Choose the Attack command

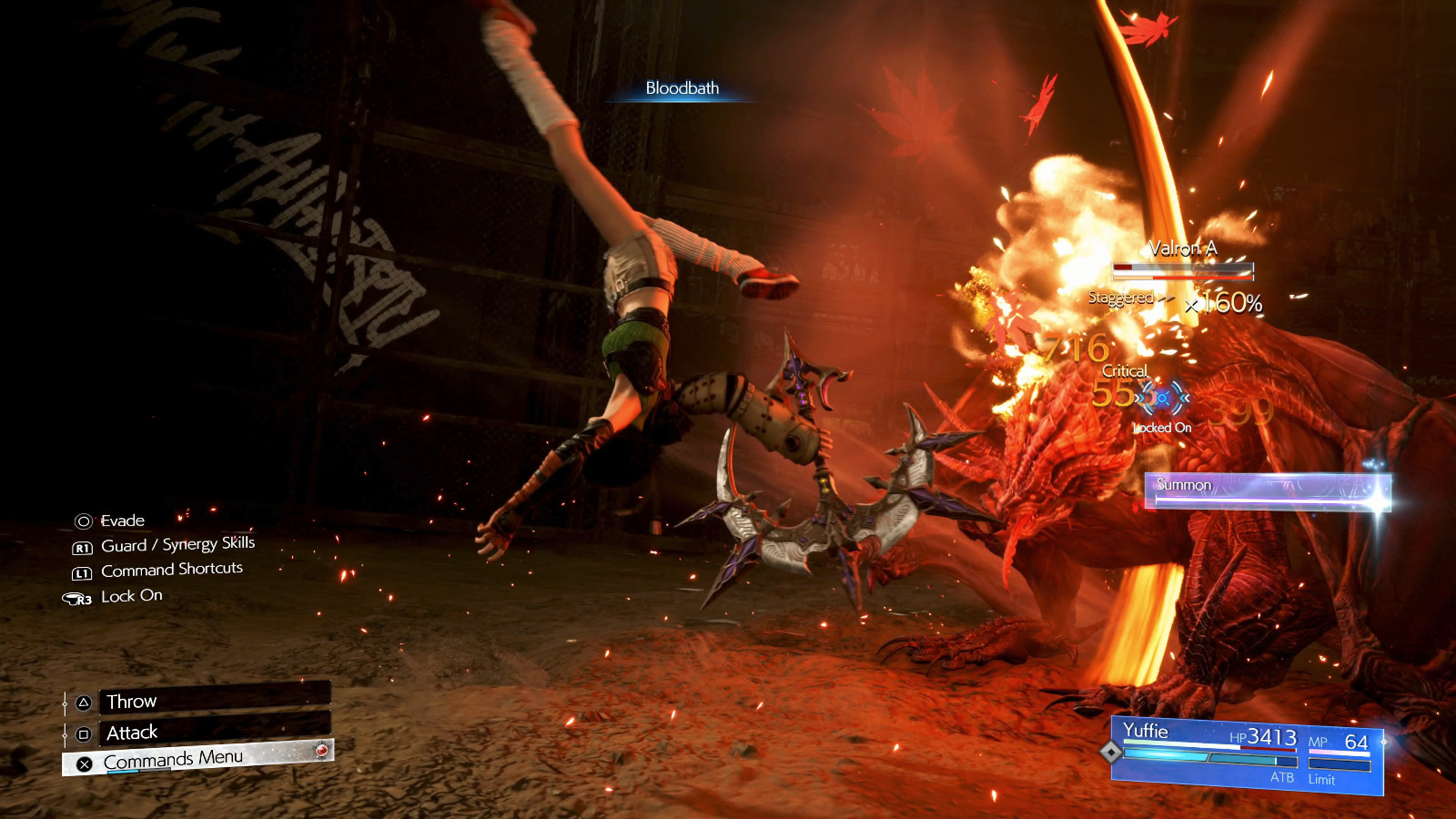(x=213, y=732)
